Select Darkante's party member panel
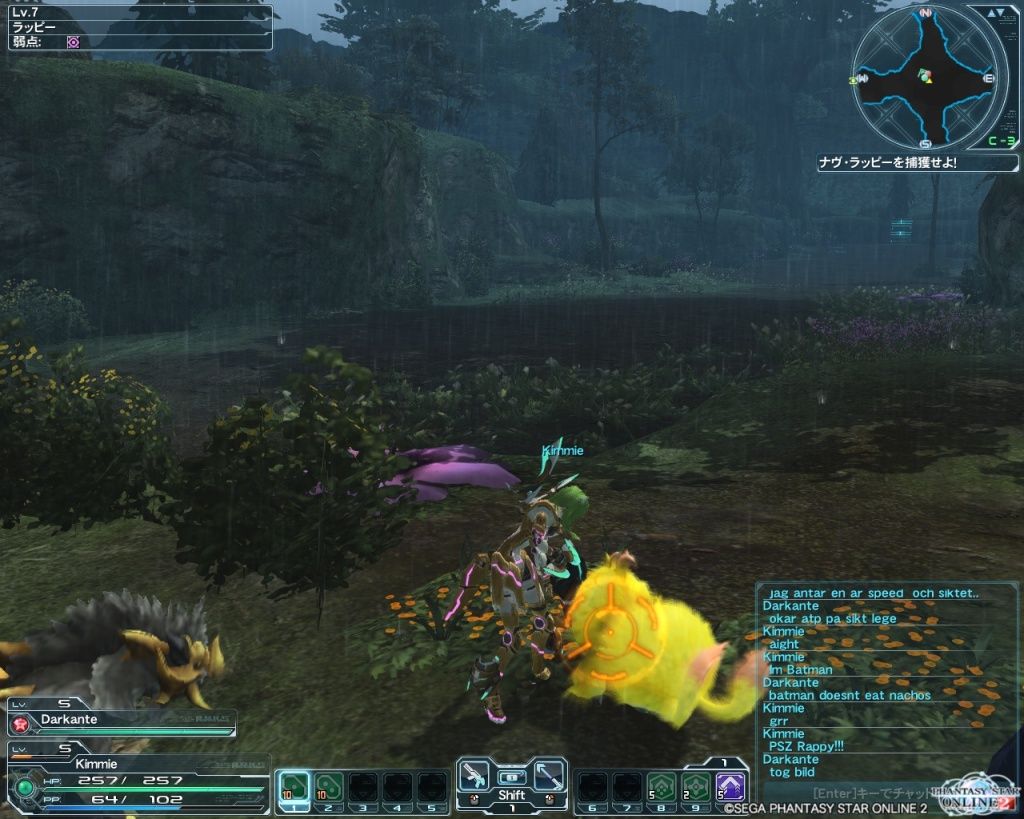 tap(120, 722)
